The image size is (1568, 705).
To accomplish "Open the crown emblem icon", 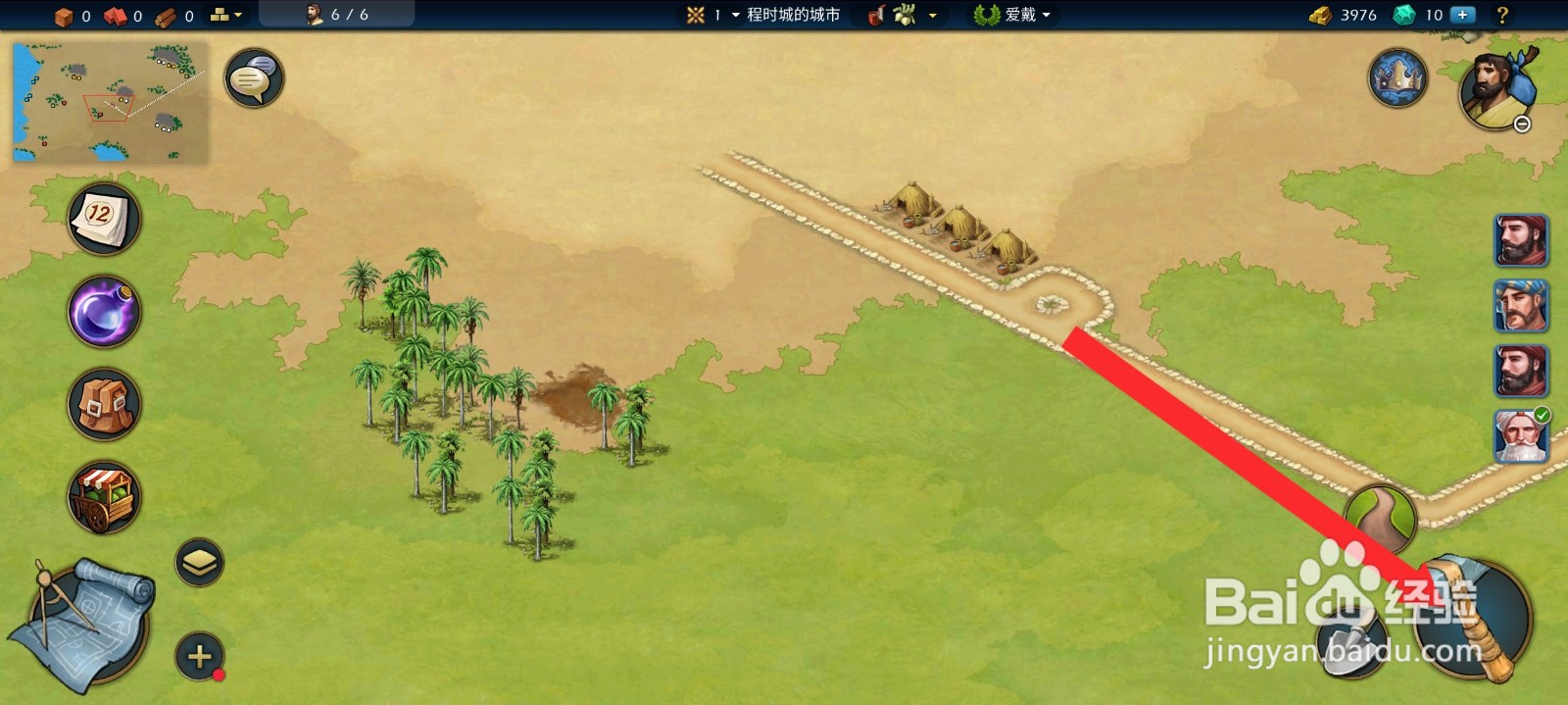I will tap(1397, 77).
